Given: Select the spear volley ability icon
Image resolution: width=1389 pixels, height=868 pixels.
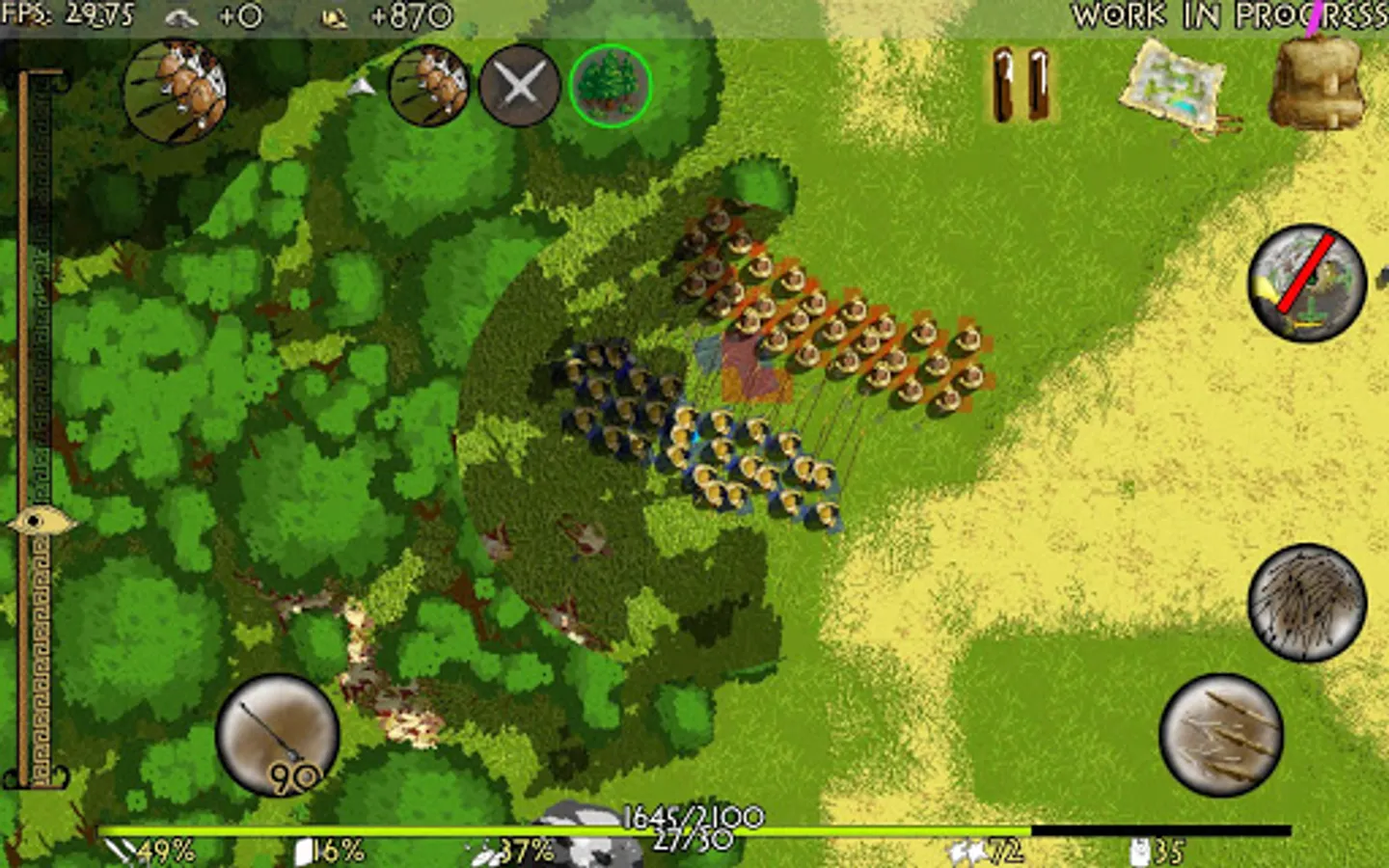Looking at the screenshot, I should [1220, 738].
